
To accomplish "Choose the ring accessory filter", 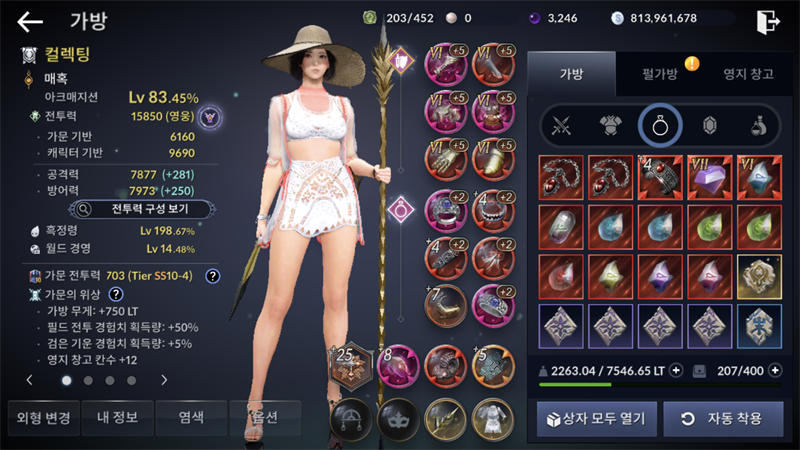I will pos(660,125).
